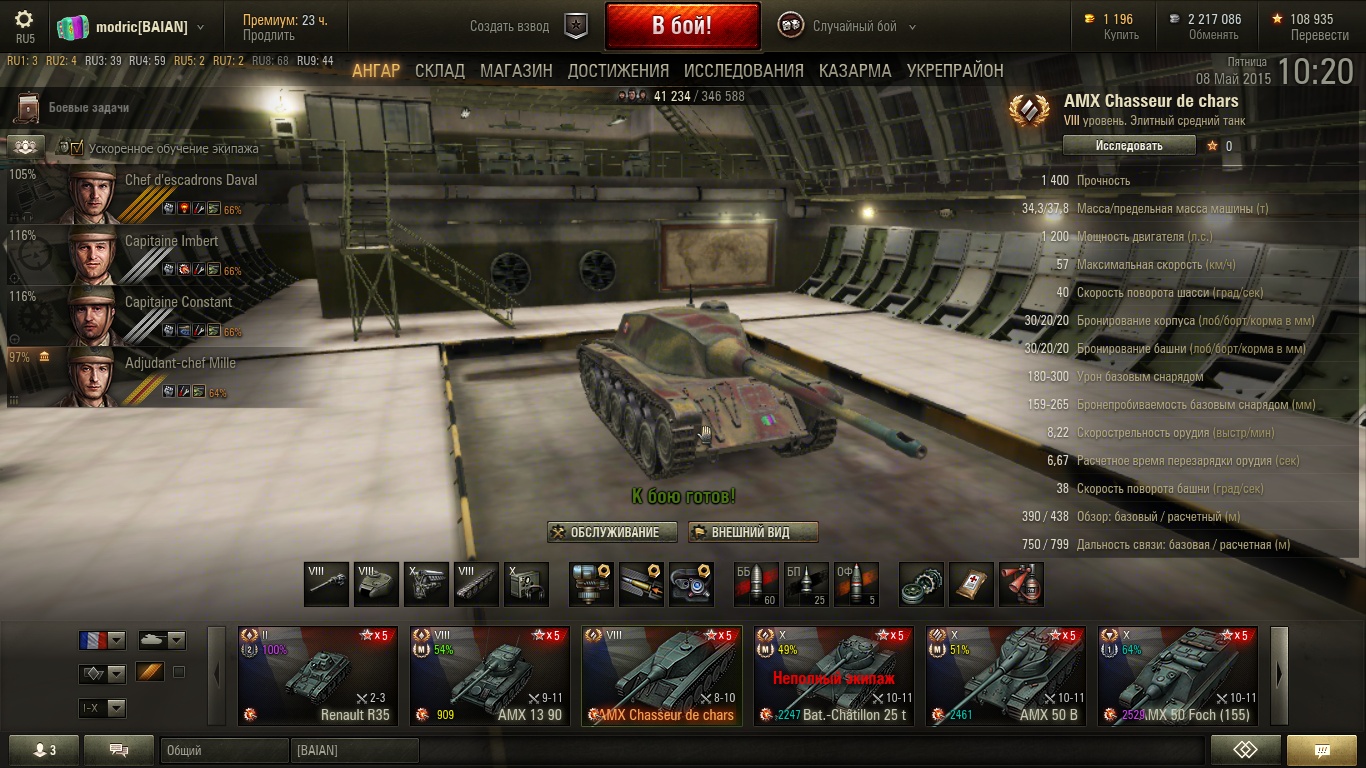The height and width of the screenshot is (768, 1366).
Task: Select the Renault R35 tank
Action: point(318,675)
